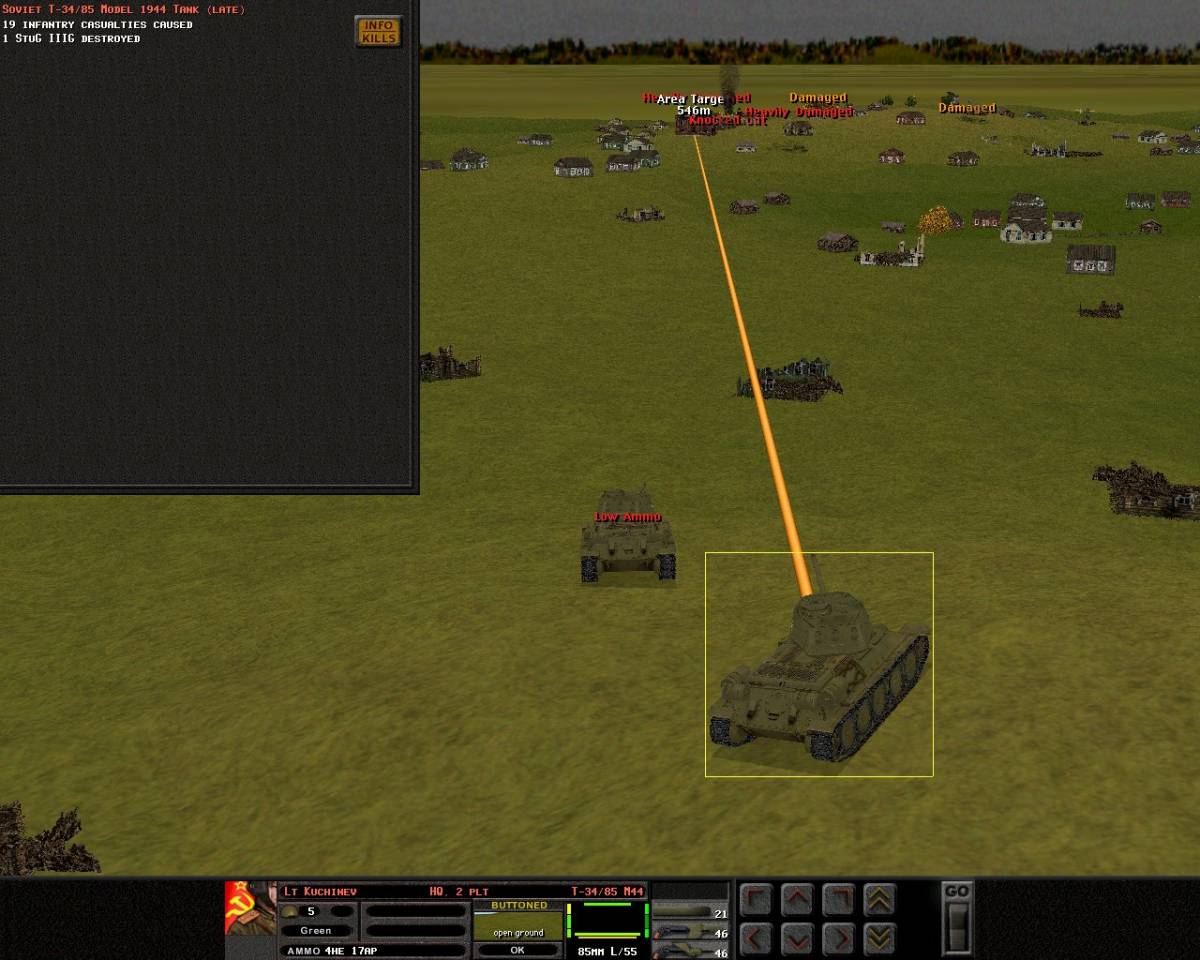Image resolution: width=1200 pixels, height=960 pixels.
Task: Lower camera with the double down chevron
Action: 879,939
